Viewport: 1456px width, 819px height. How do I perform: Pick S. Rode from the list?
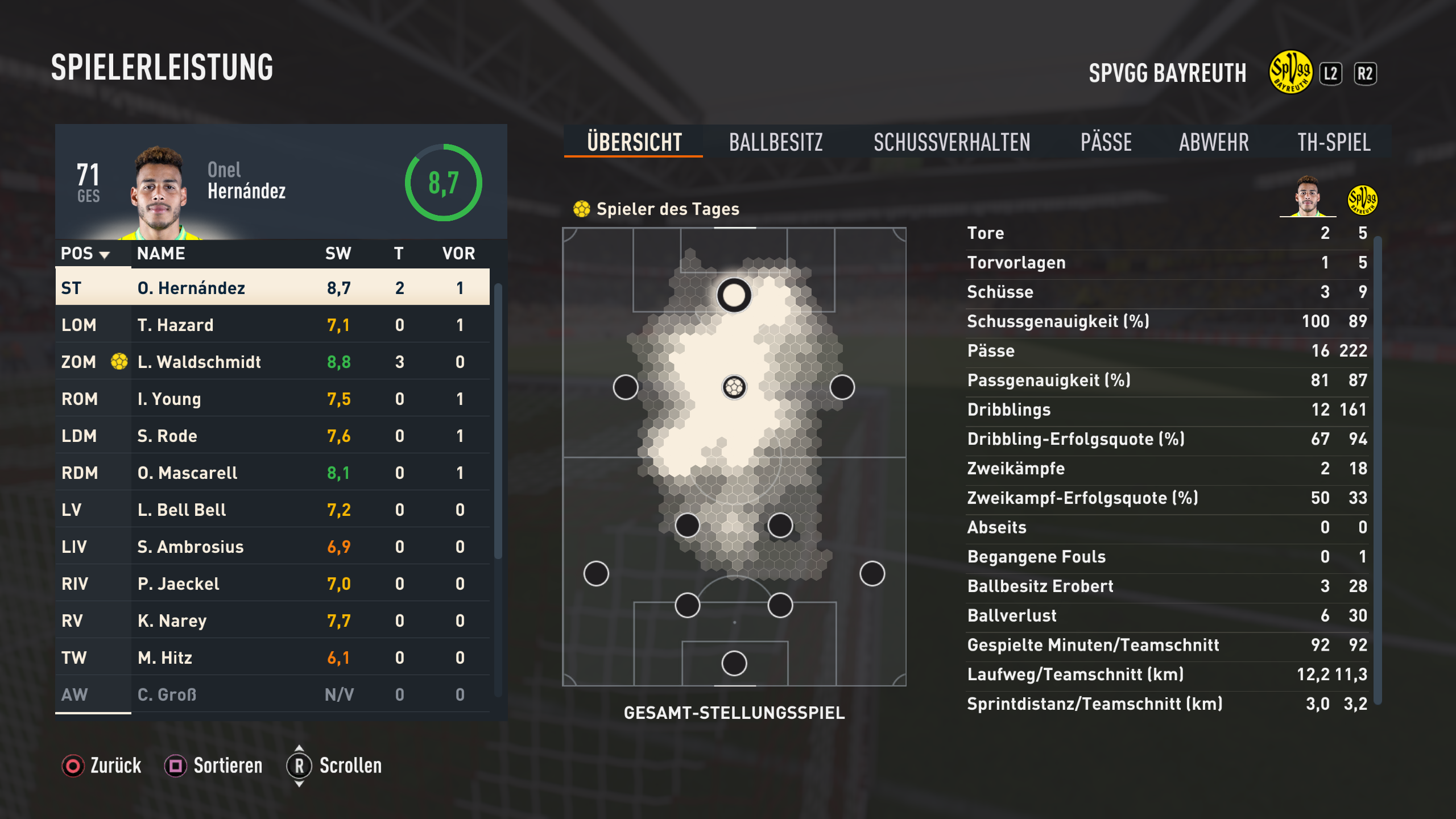tap(272, 436)
